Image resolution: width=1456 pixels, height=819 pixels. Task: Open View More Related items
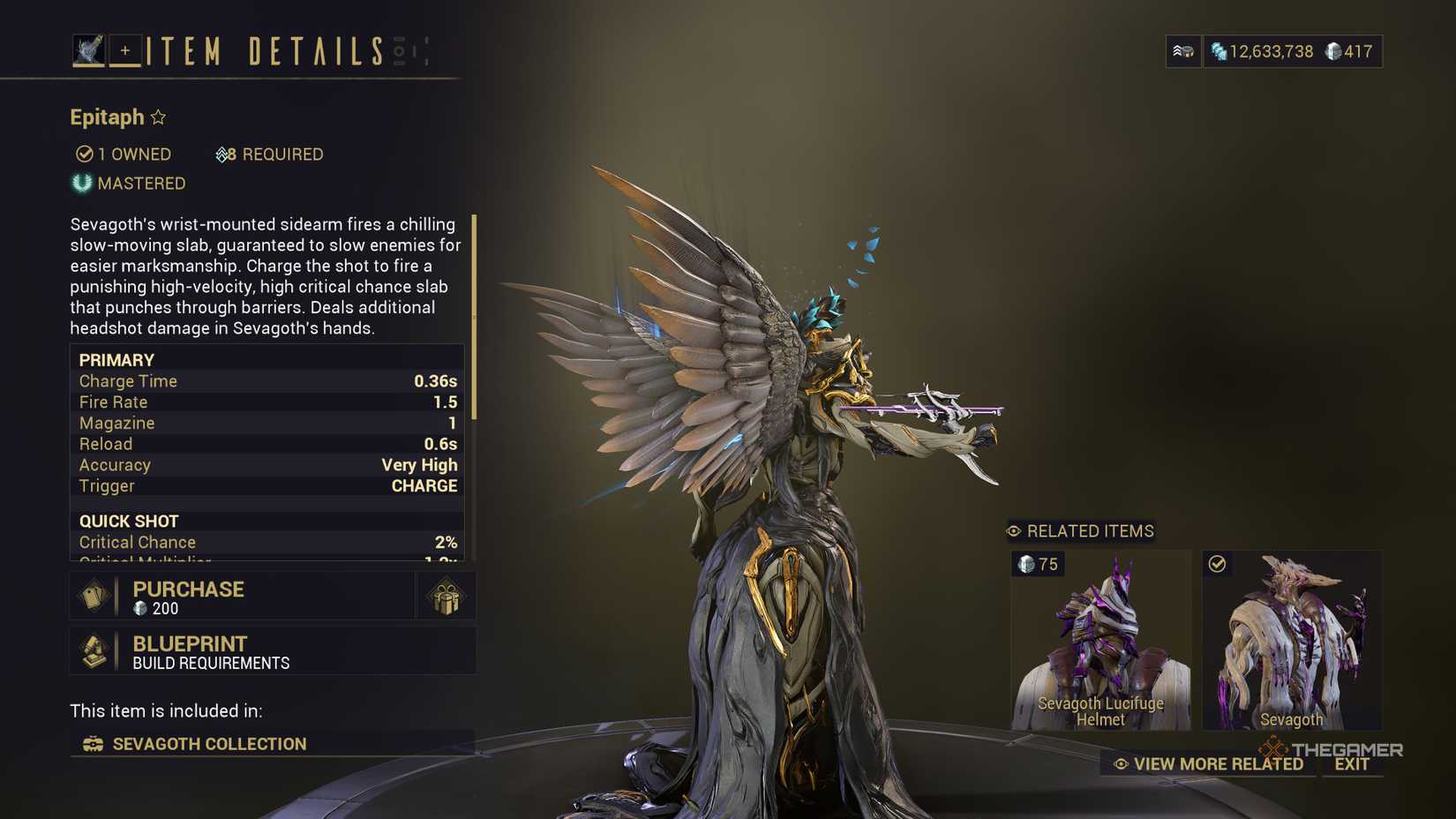click(x=1211, y=763)
